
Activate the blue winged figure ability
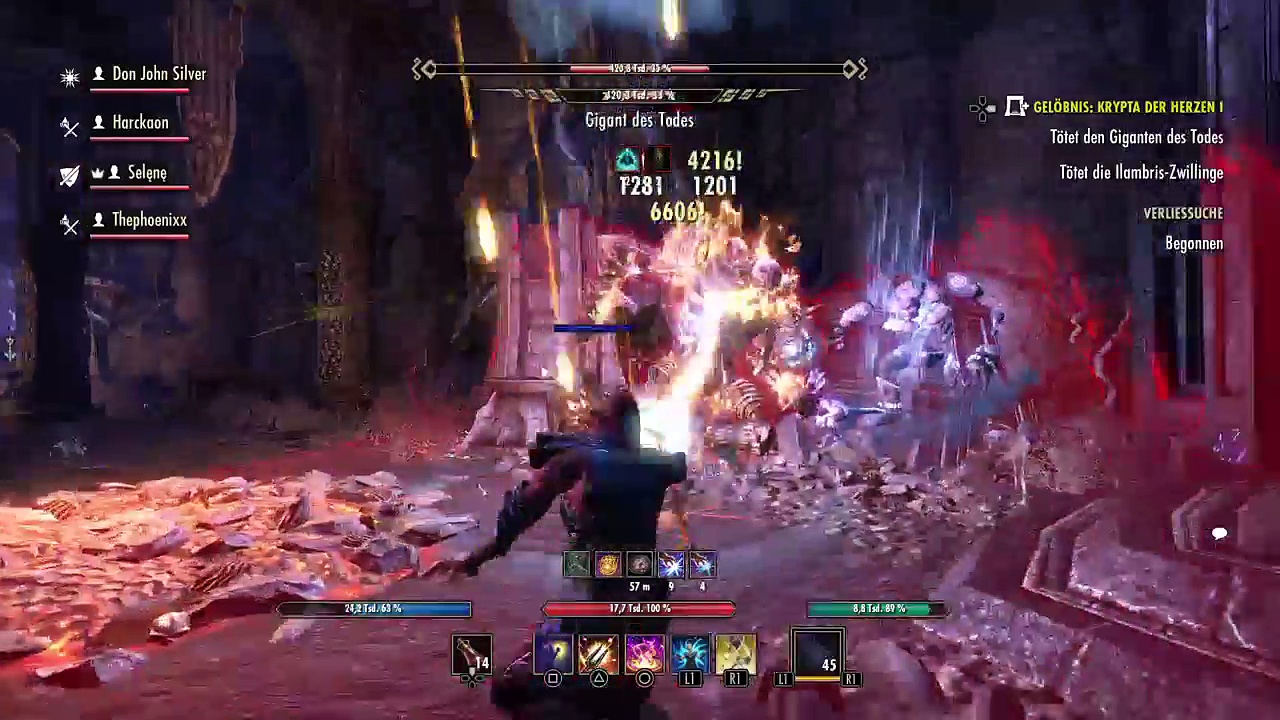[690, 655]
